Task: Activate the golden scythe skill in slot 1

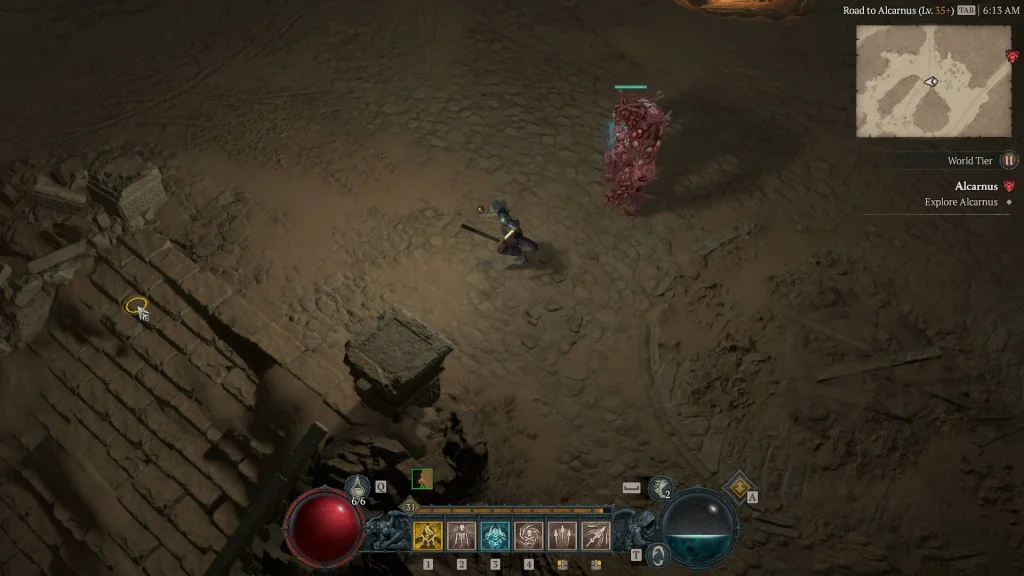Action: coord(428,536)
